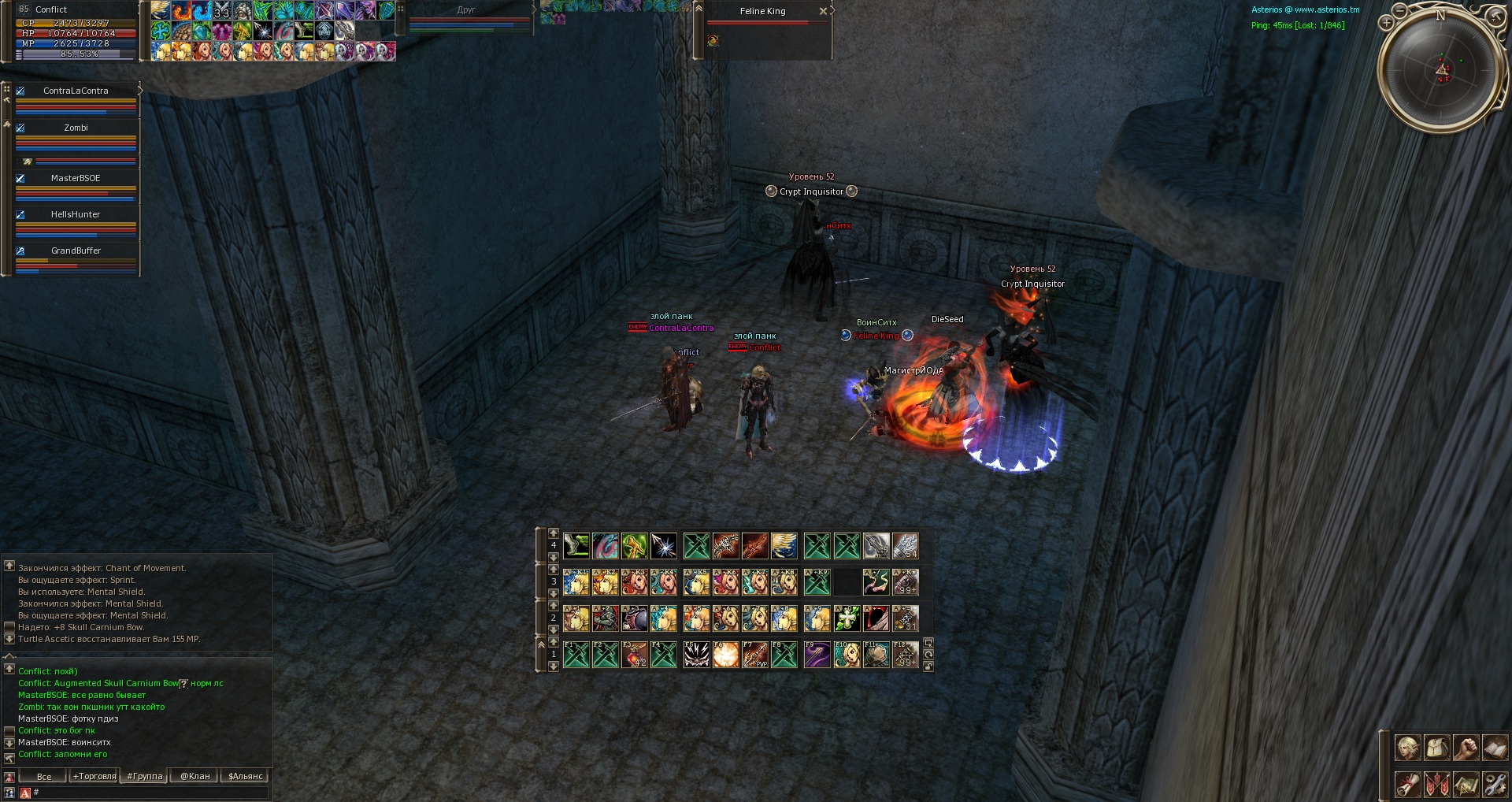
Task: Close the Feline King target window
Action: [x=823, y=11]
